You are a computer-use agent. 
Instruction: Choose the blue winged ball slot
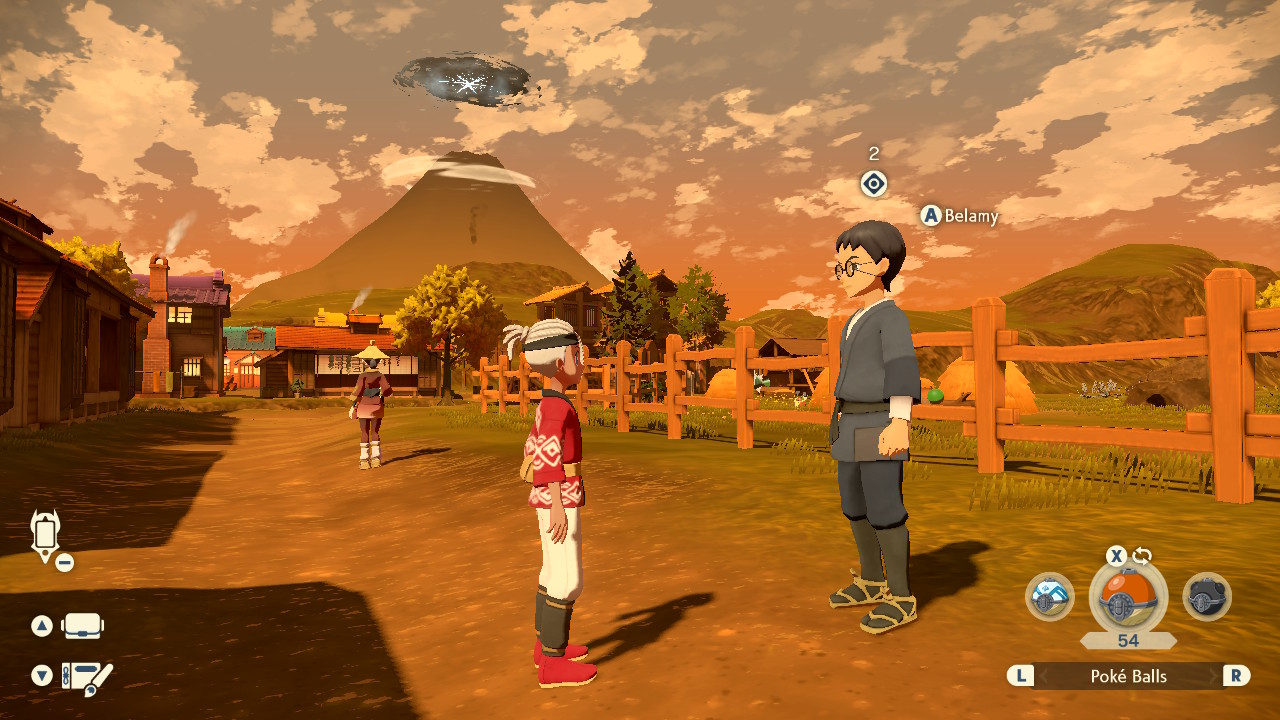click(x=1049, y=597)
